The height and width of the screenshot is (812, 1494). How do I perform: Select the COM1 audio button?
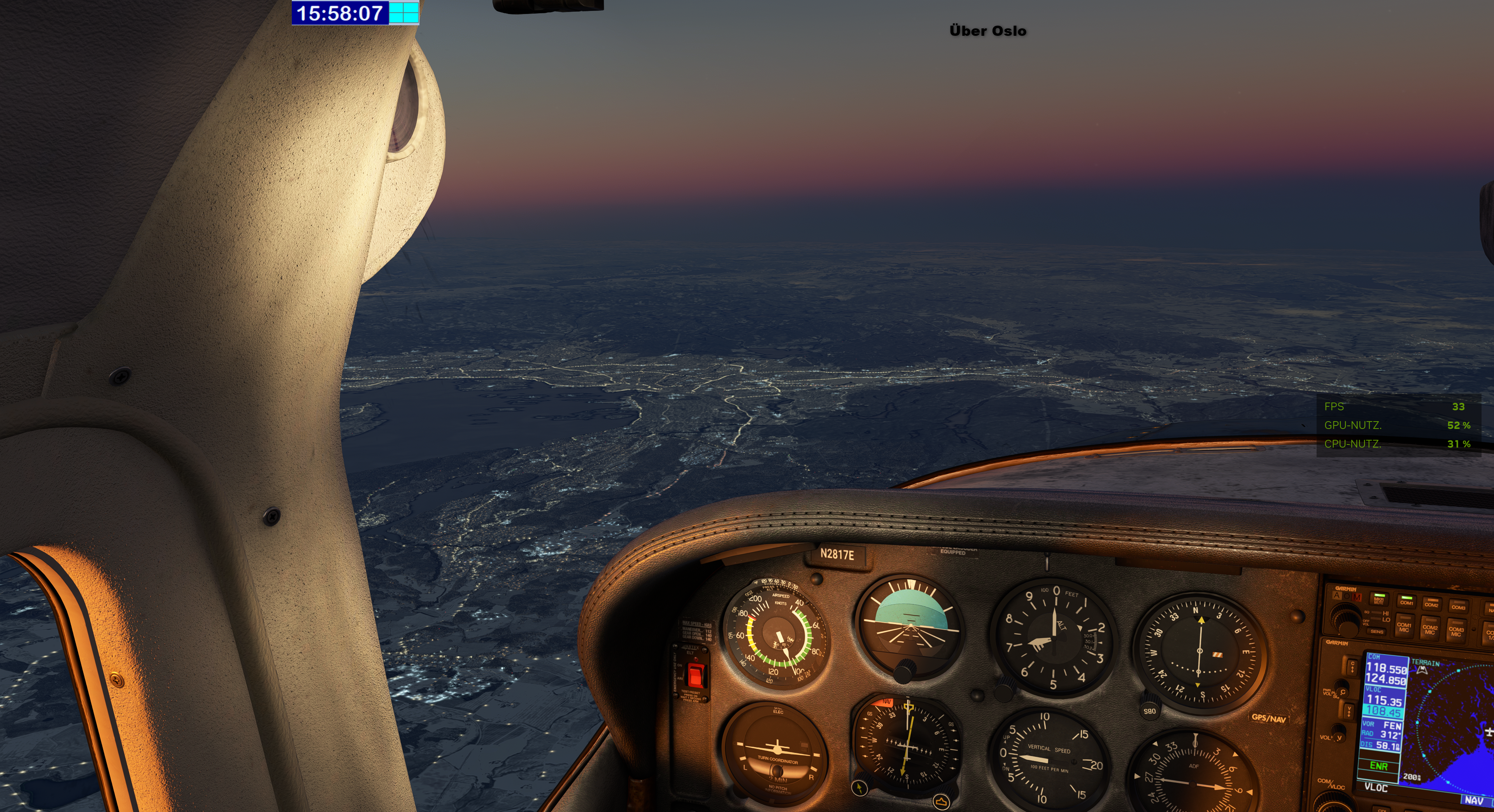point(1406,601)
